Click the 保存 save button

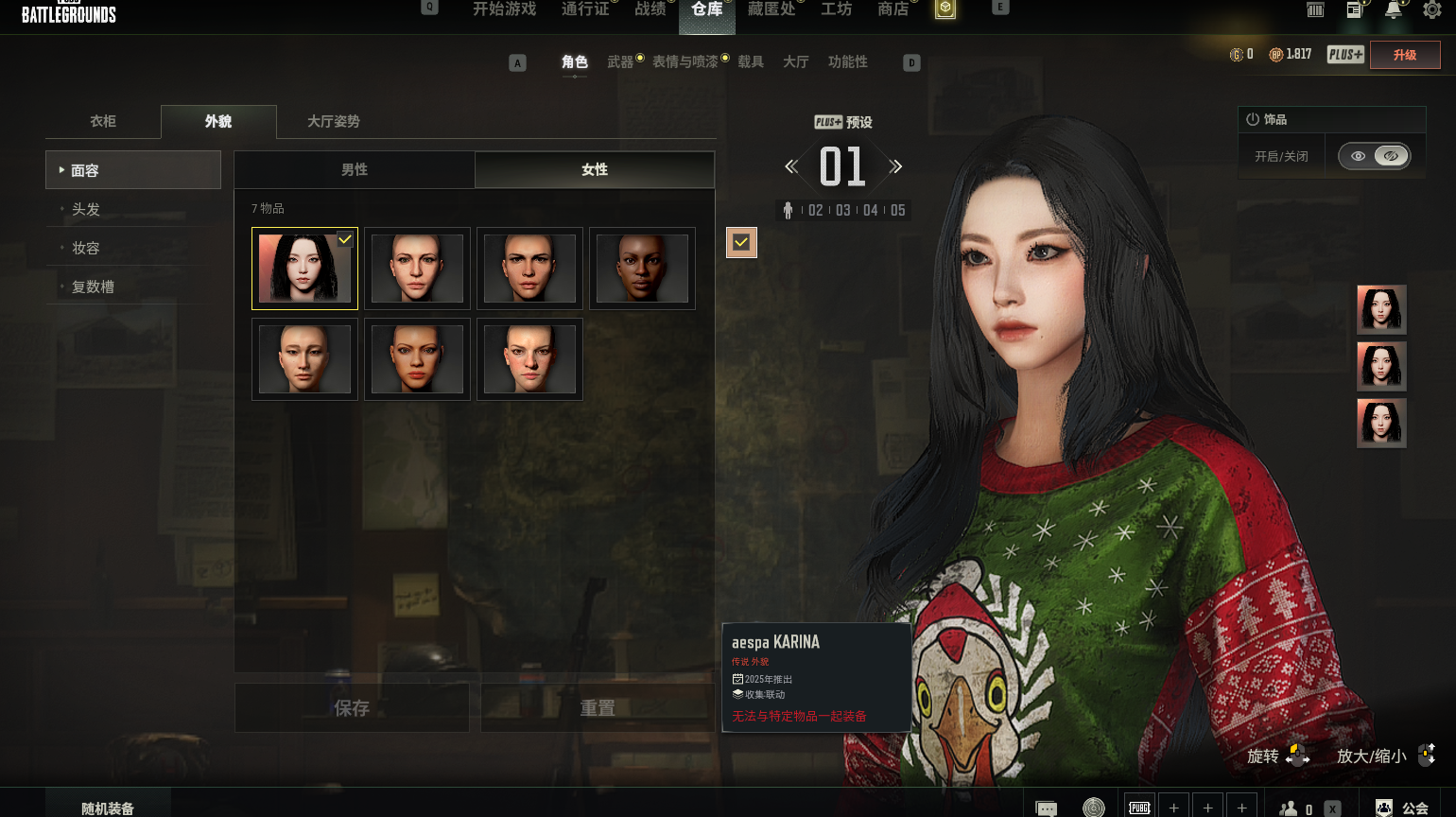pyautogui.click(x=352, y=708)
